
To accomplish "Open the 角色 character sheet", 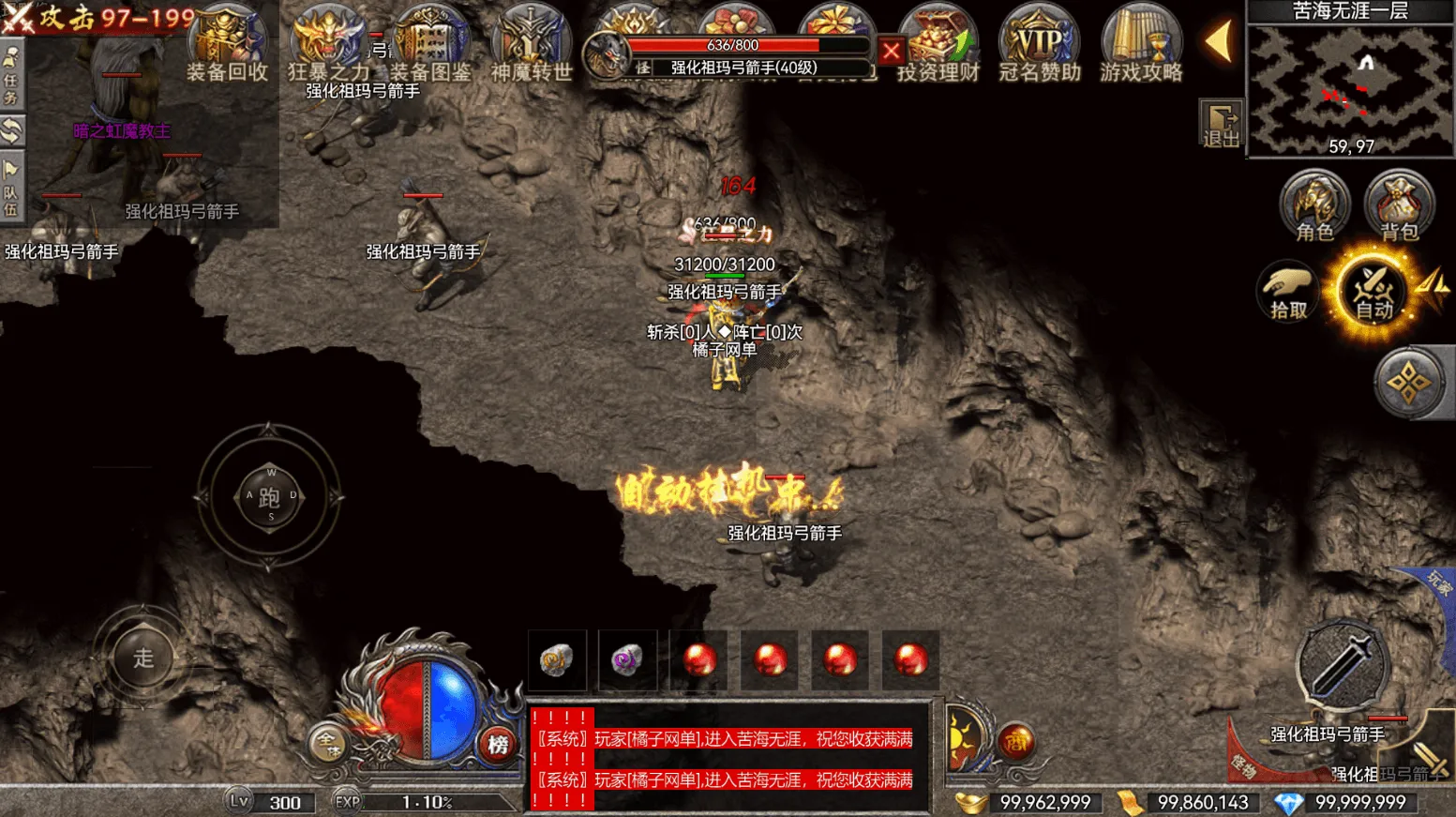I will pyautogui.click(x=1314, y=206).
